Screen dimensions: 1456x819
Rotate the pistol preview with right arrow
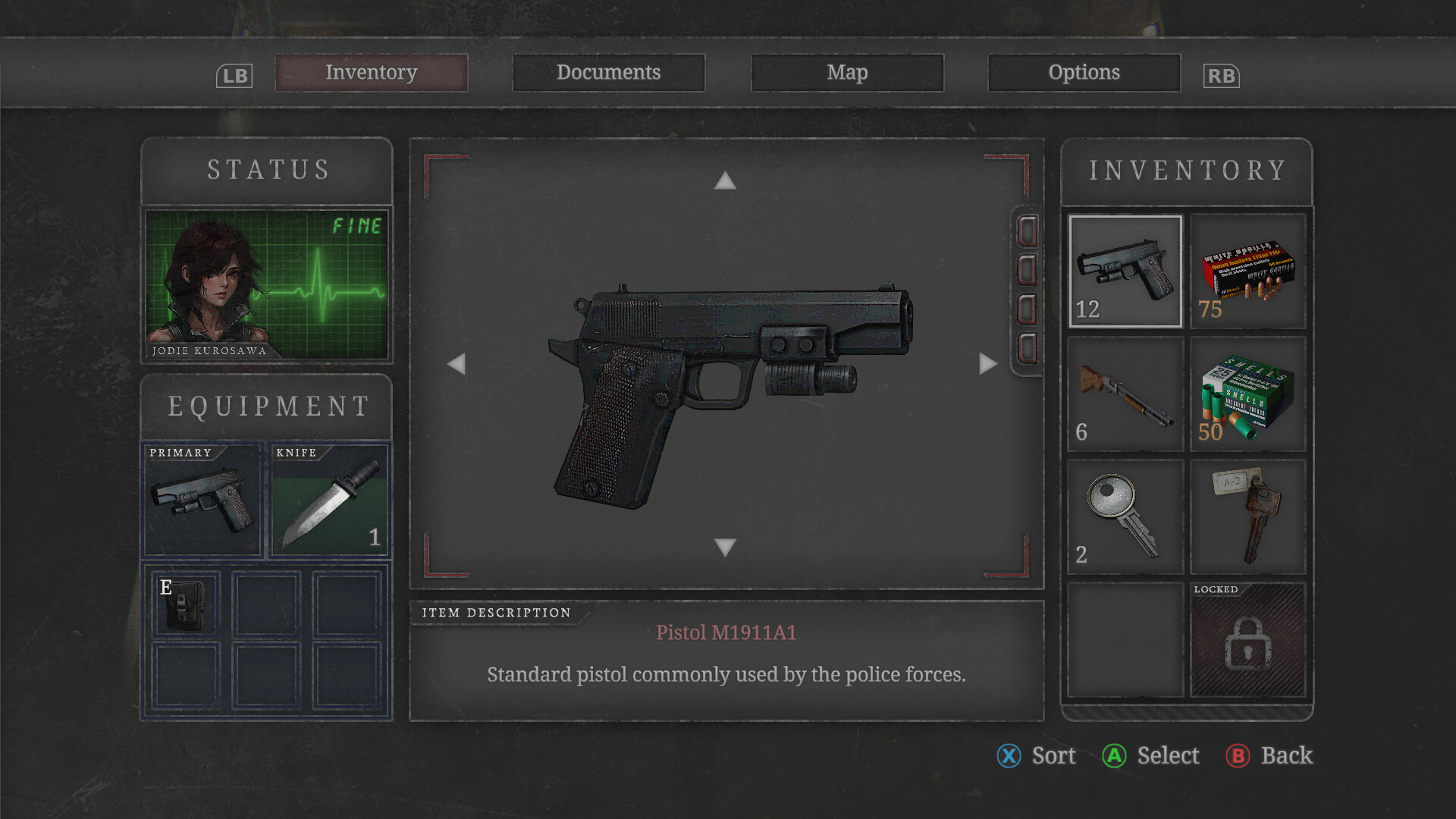[987, 364]
